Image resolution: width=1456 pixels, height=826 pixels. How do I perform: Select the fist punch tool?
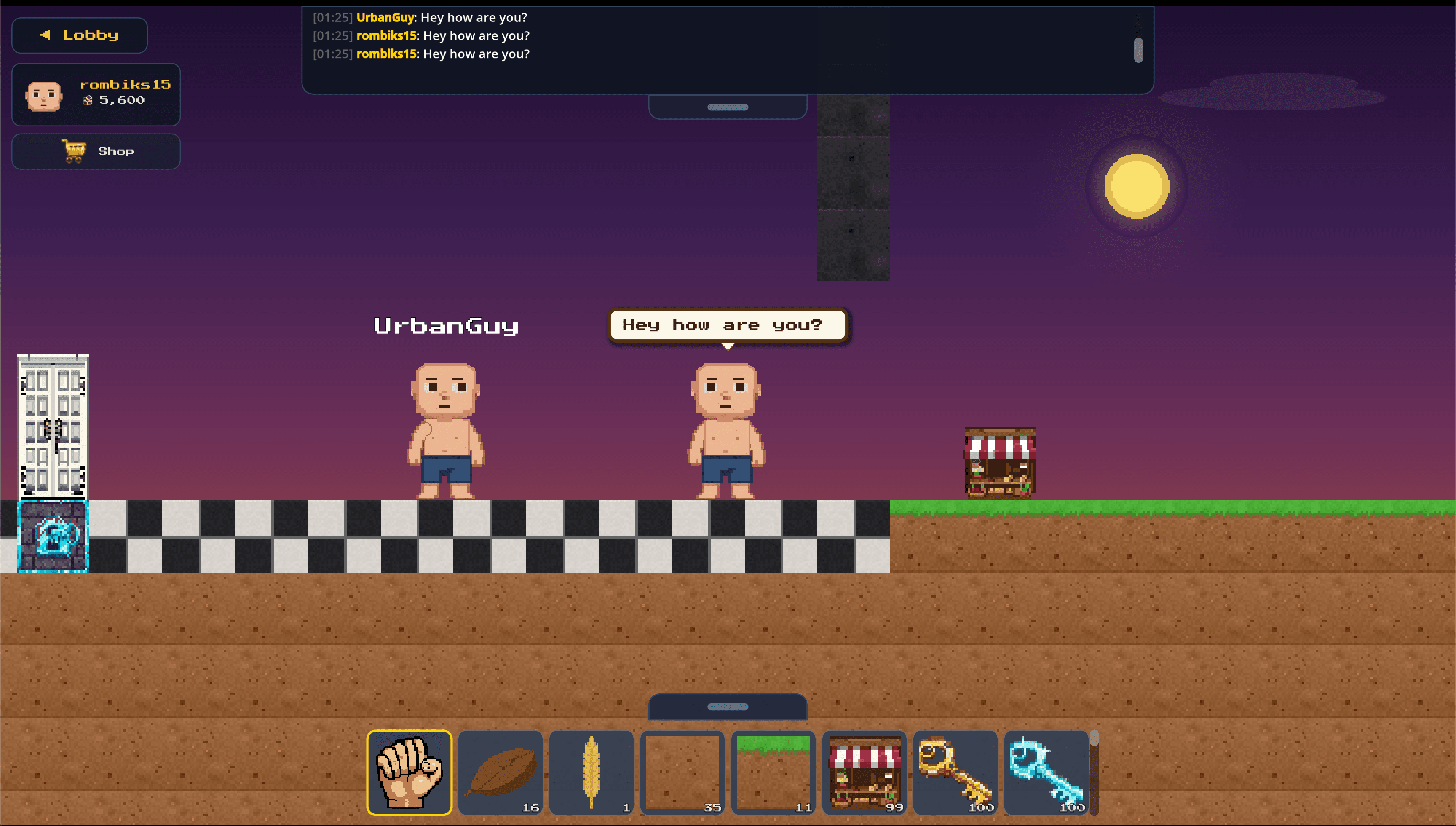coord(409,772)
